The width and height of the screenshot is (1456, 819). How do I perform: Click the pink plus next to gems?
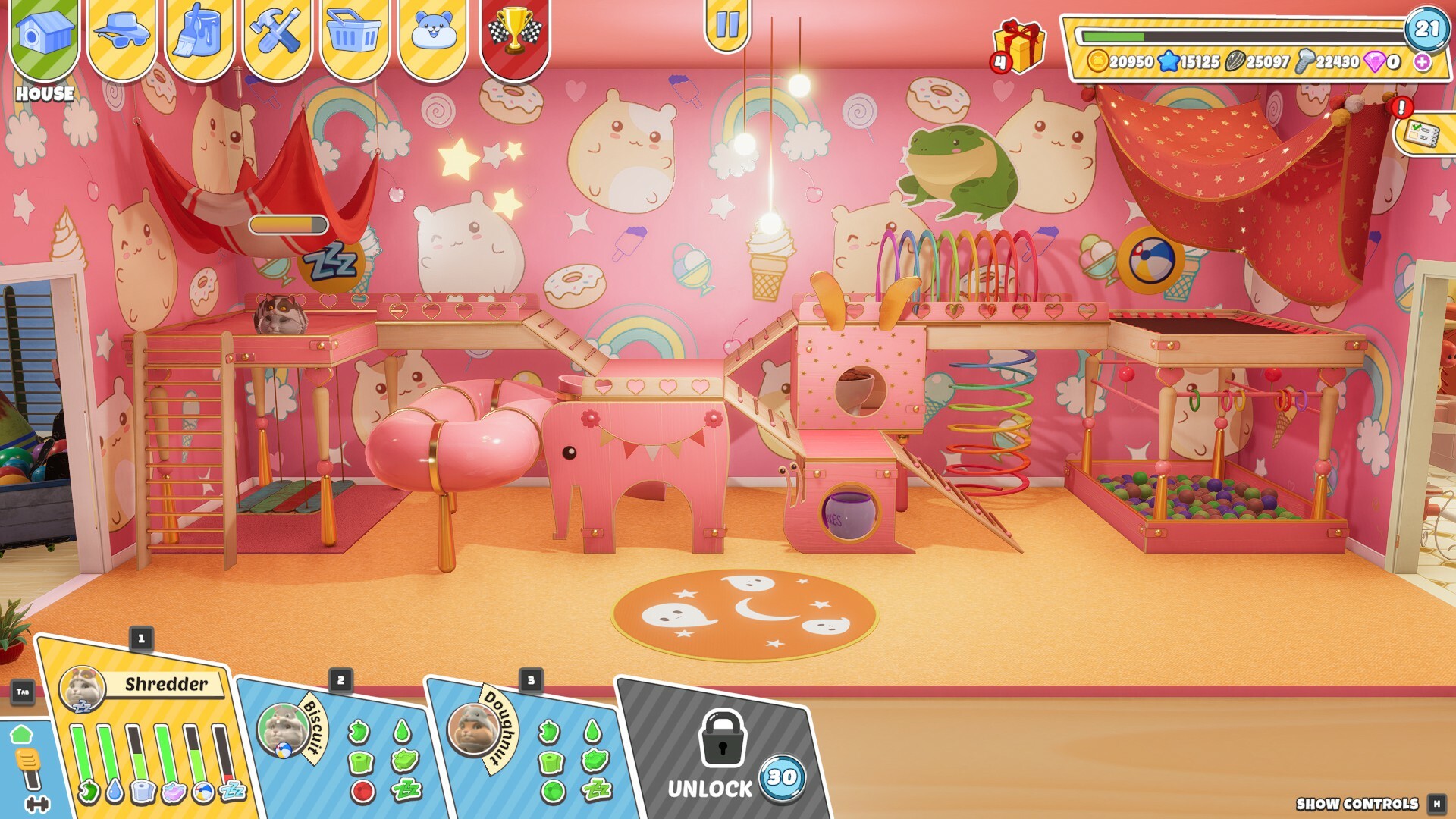click(1424, 63)
